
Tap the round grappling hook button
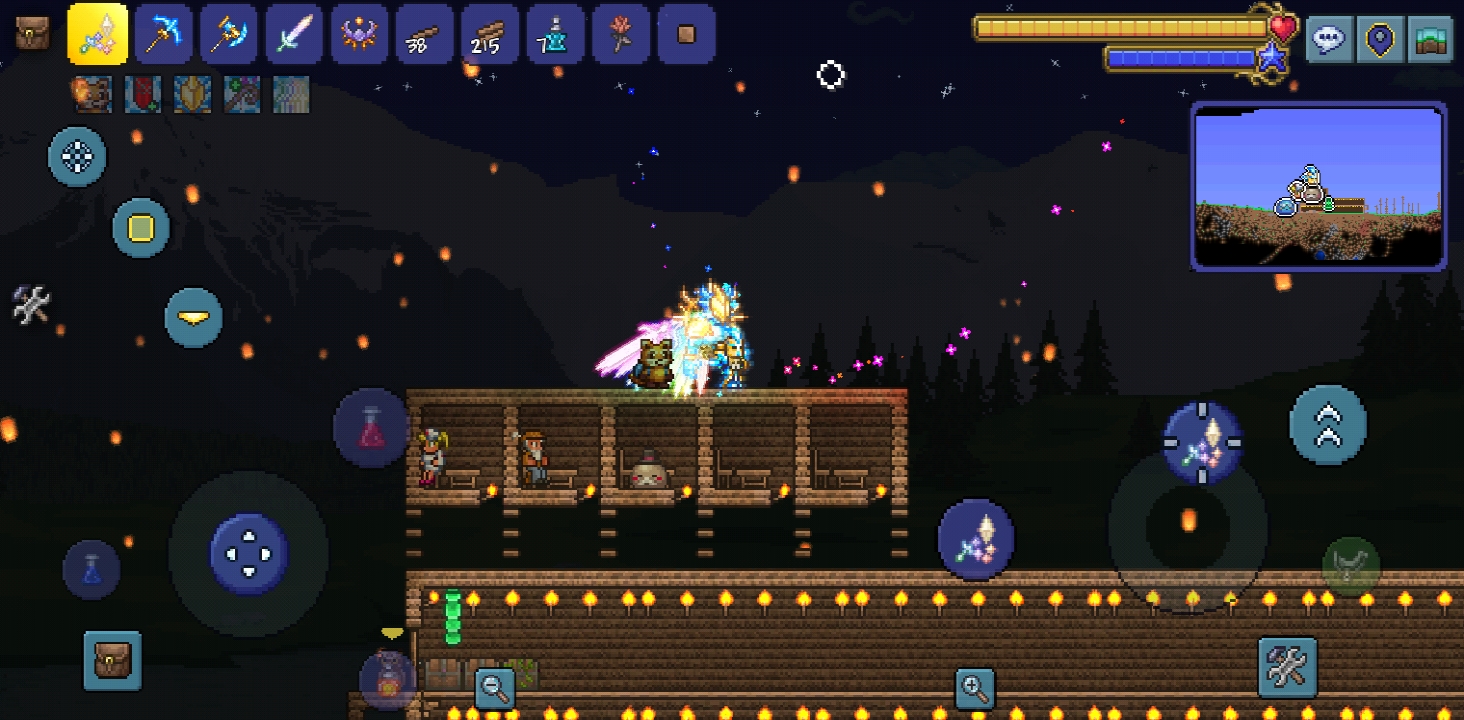(x=1351, y=567)
